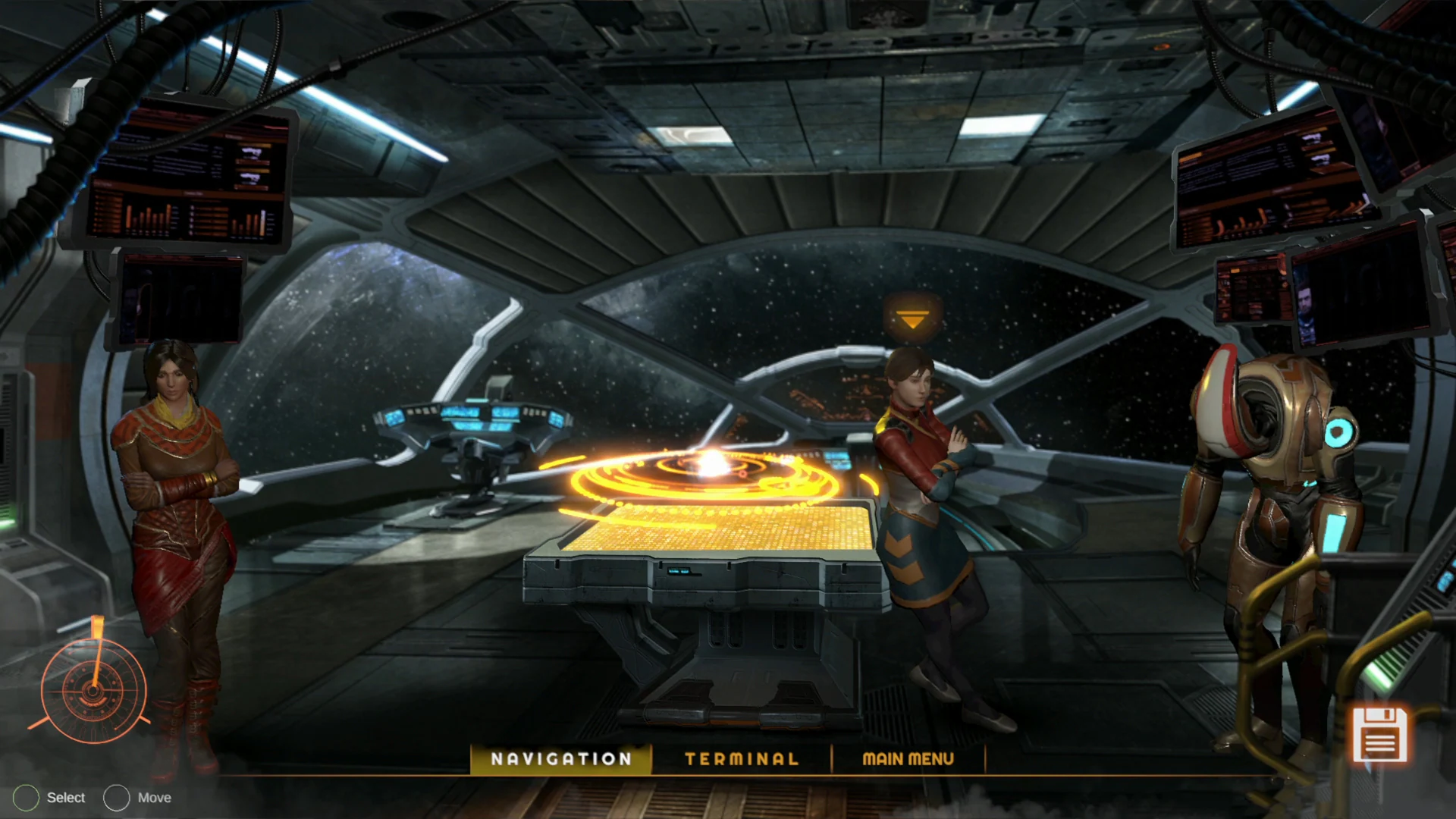Enable the Select mode radio button
Image resolution: width=1456 pixels, height=819 pixels.
coord(27,798)
